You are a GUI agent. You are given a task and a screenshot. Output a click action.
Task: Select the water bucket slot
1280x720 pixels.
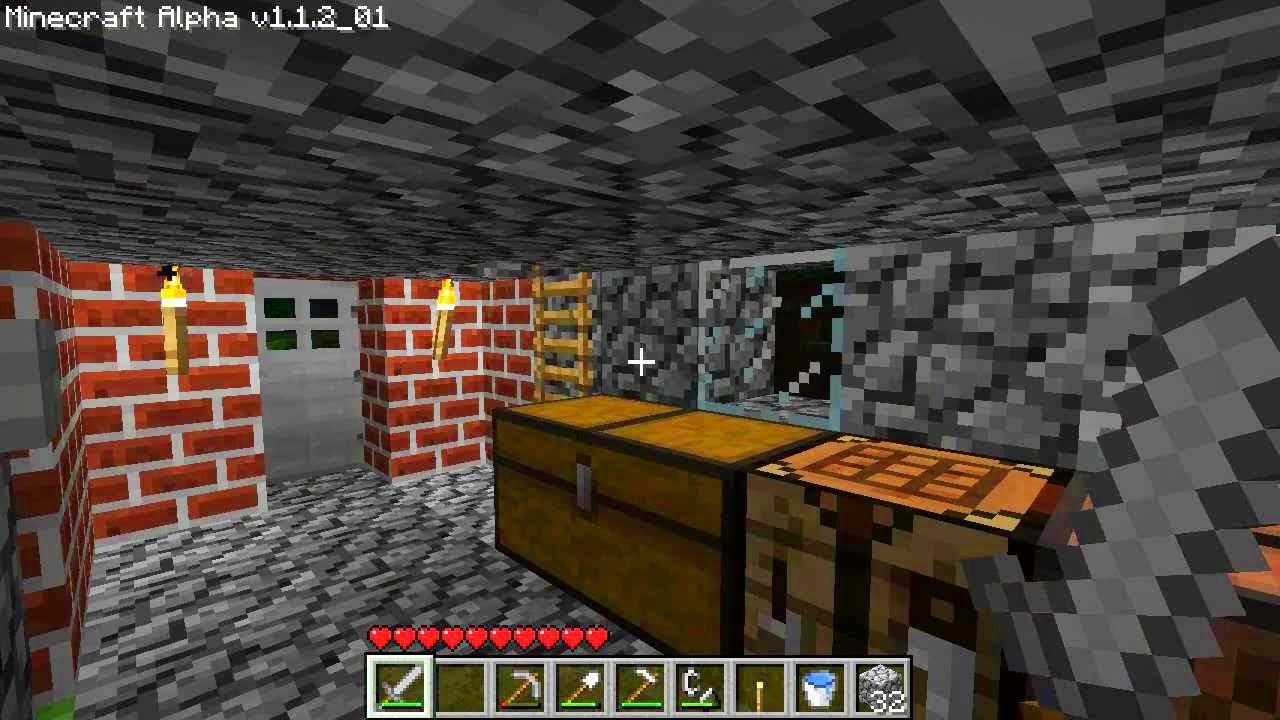point(820,687)
